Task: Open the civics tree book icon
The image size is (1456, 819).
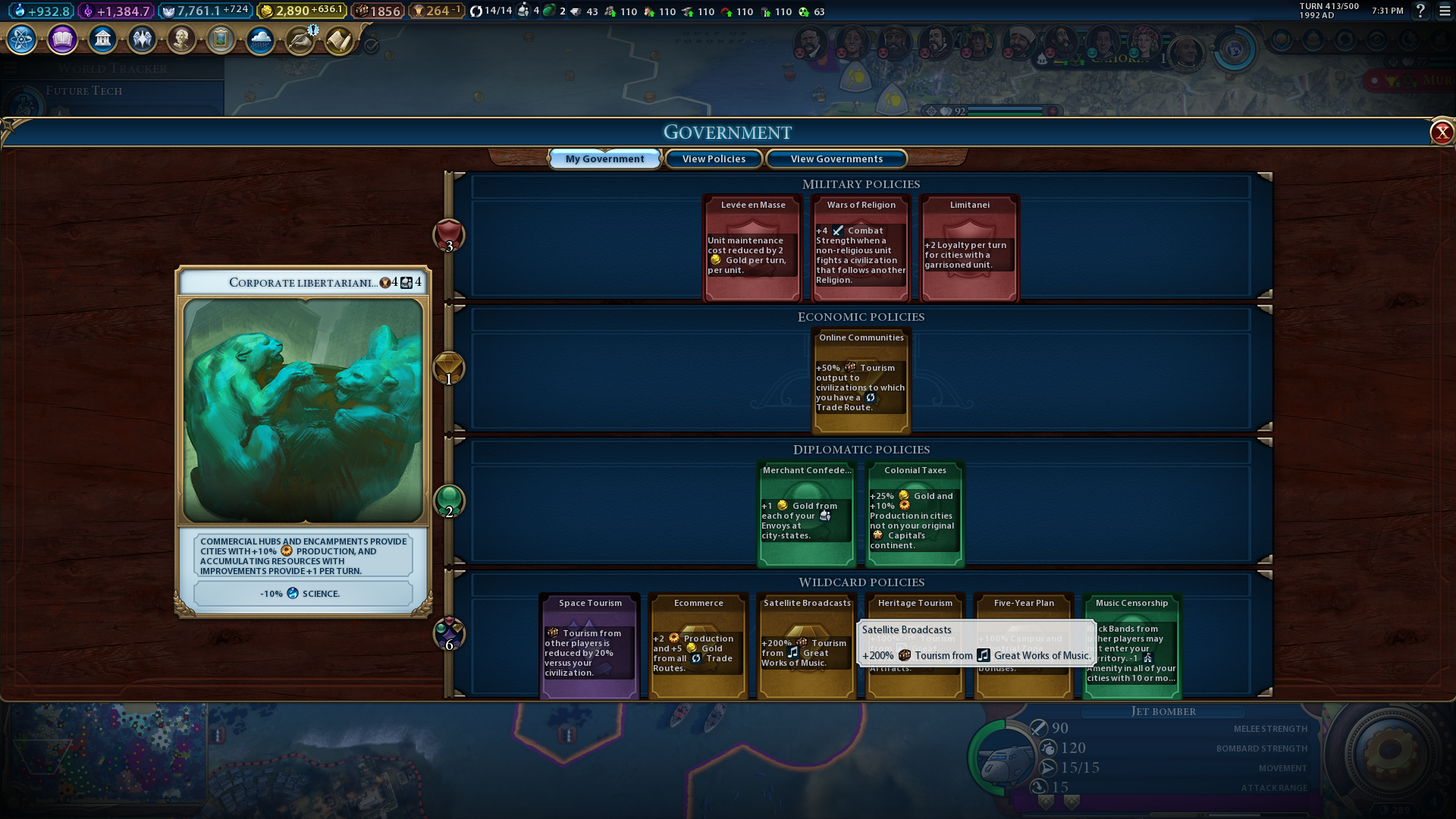Action: pos(62,39)
